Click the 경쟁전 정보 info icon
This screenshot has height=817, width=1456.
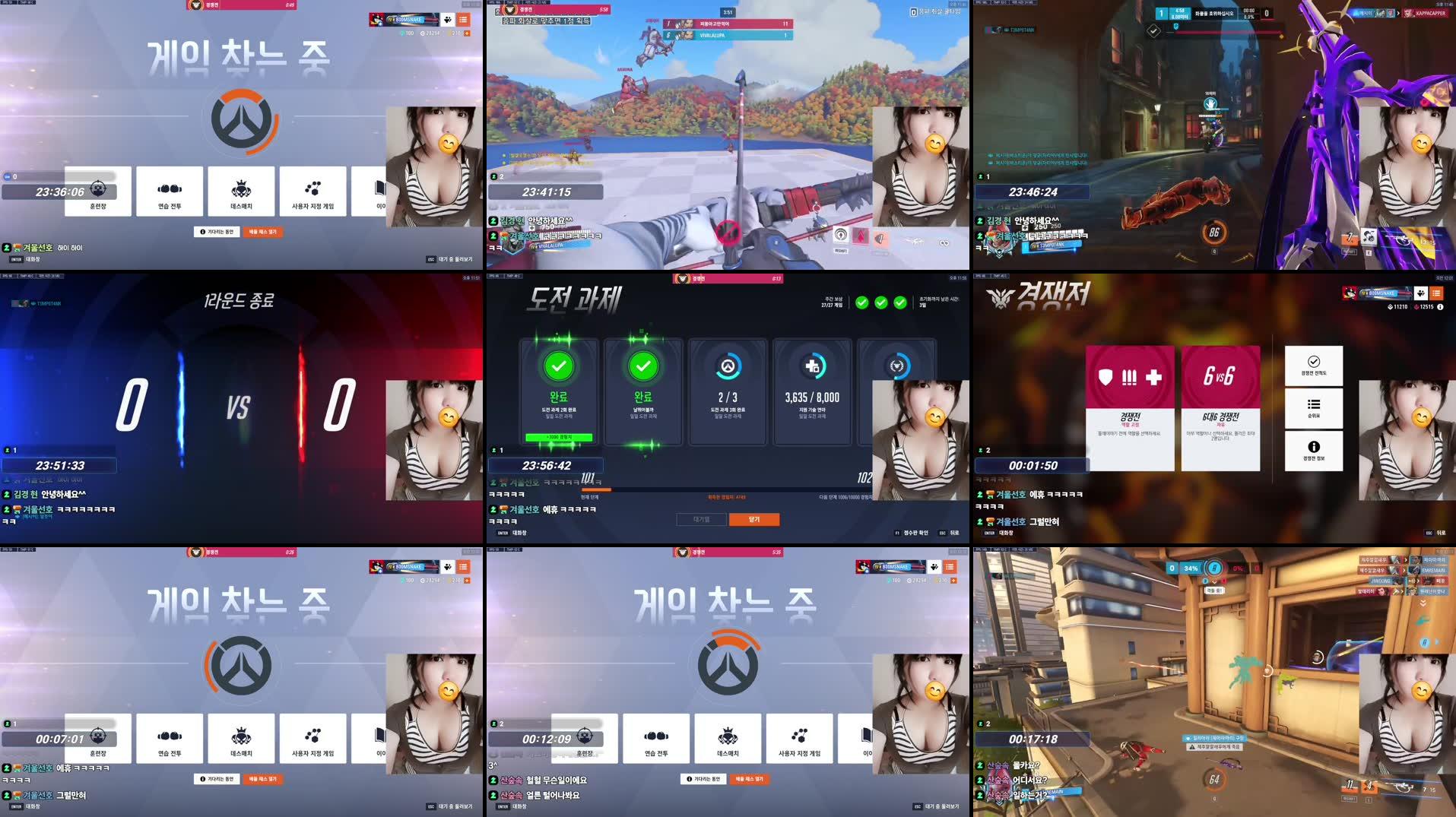(1314, 451)
